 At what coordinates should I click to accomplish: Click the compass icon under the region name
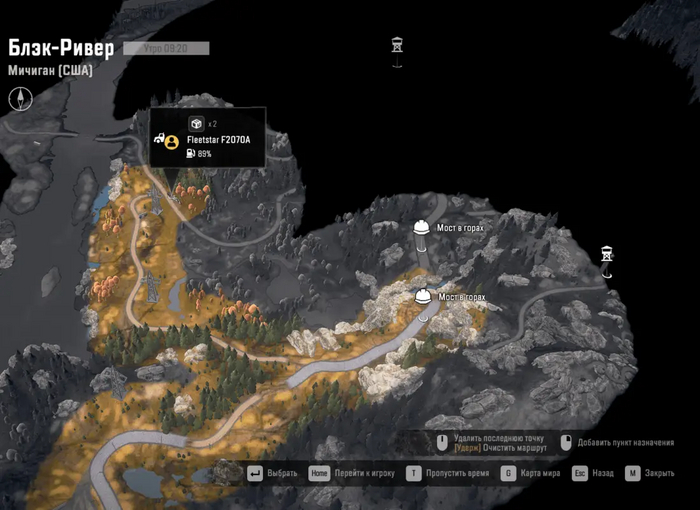click(x=20, y=98)
